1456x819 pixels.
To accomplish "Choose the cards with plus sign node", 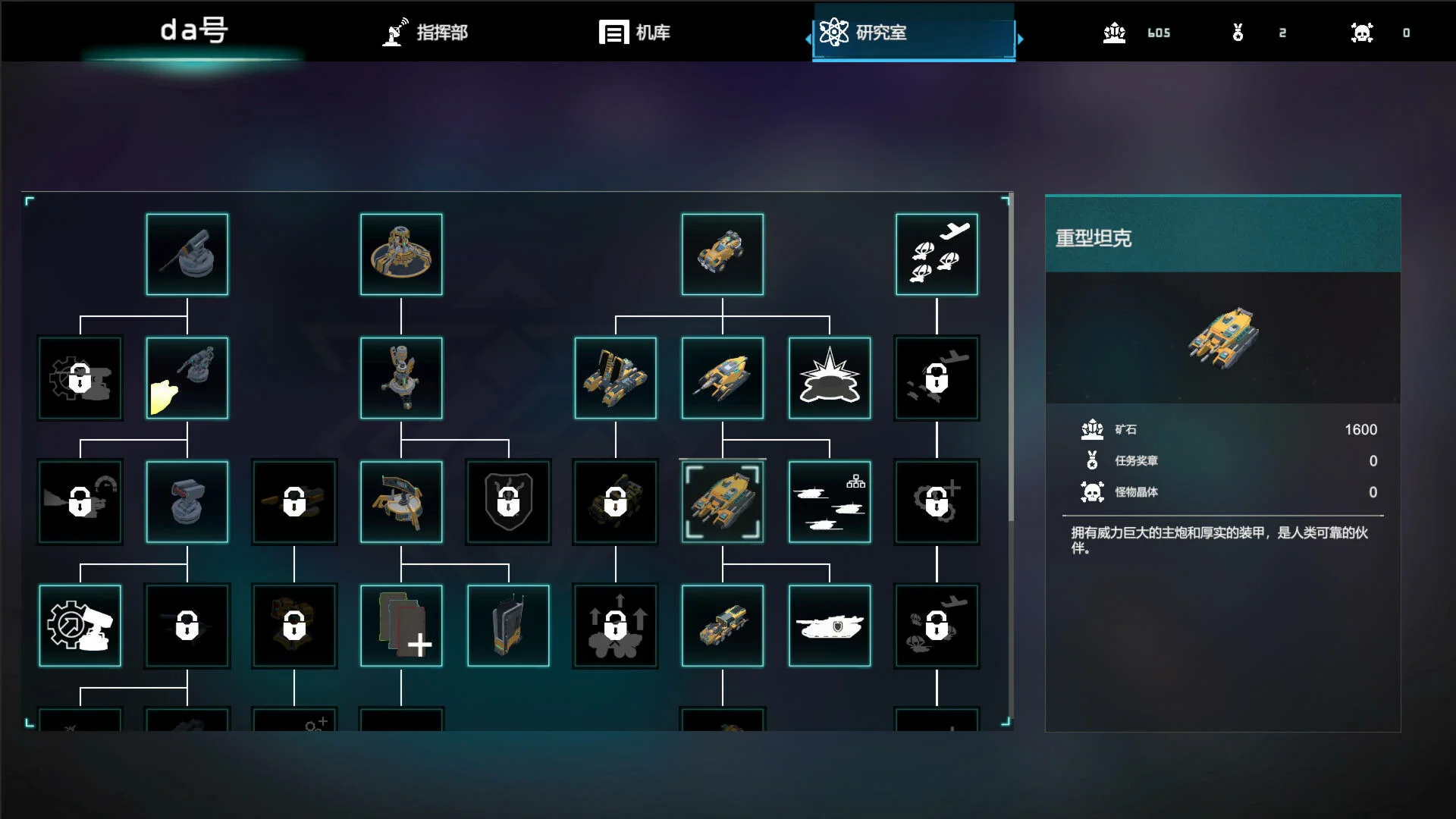I will tap(401, 626).
